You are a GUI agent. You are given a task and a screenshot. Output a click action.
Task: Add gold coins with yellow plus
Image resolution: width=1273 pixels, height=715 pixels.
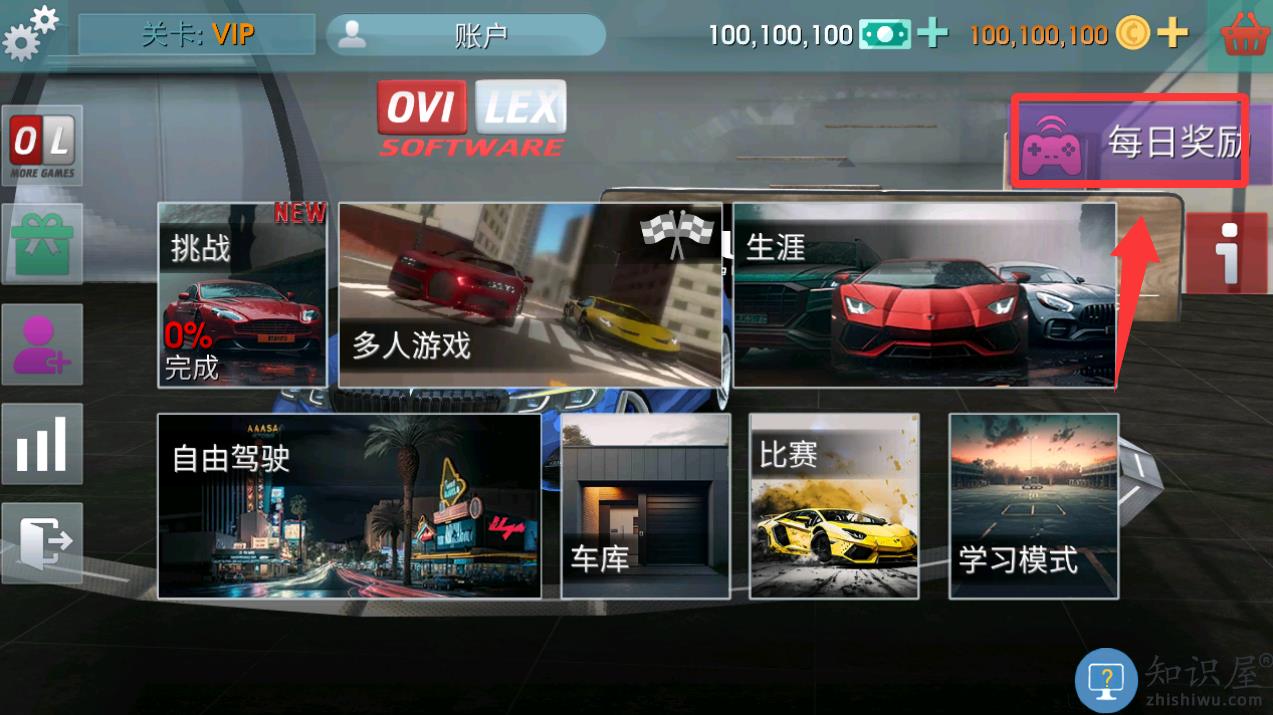pos(1172,35)
